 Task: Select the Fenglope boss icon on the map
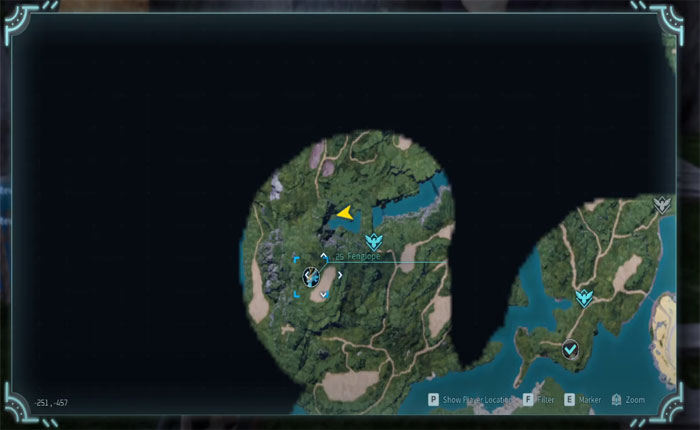click(x=312, y=276)
